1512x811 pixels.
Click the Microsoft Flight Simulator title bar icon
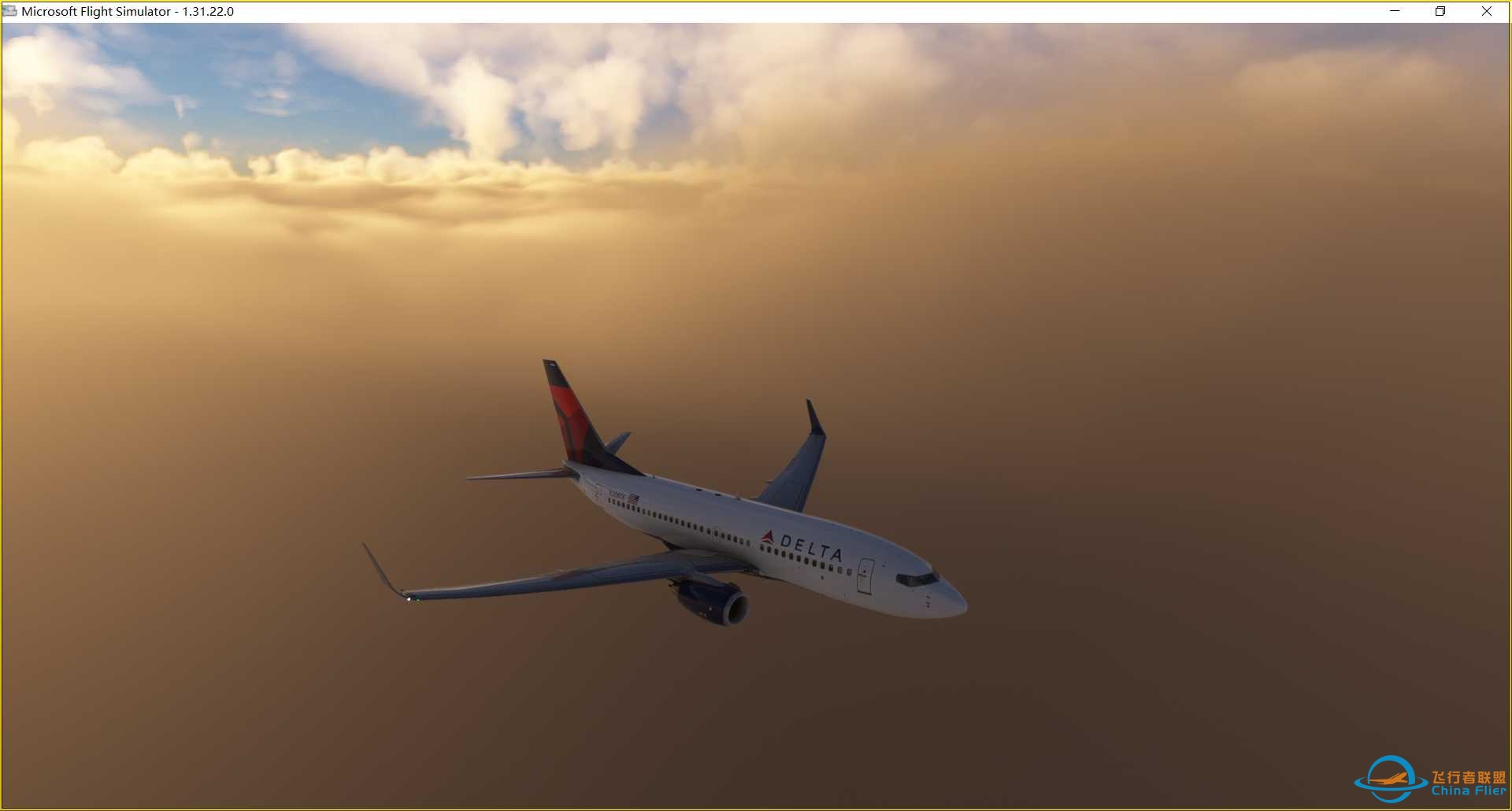pyautogui.click(x=10, y=11)
